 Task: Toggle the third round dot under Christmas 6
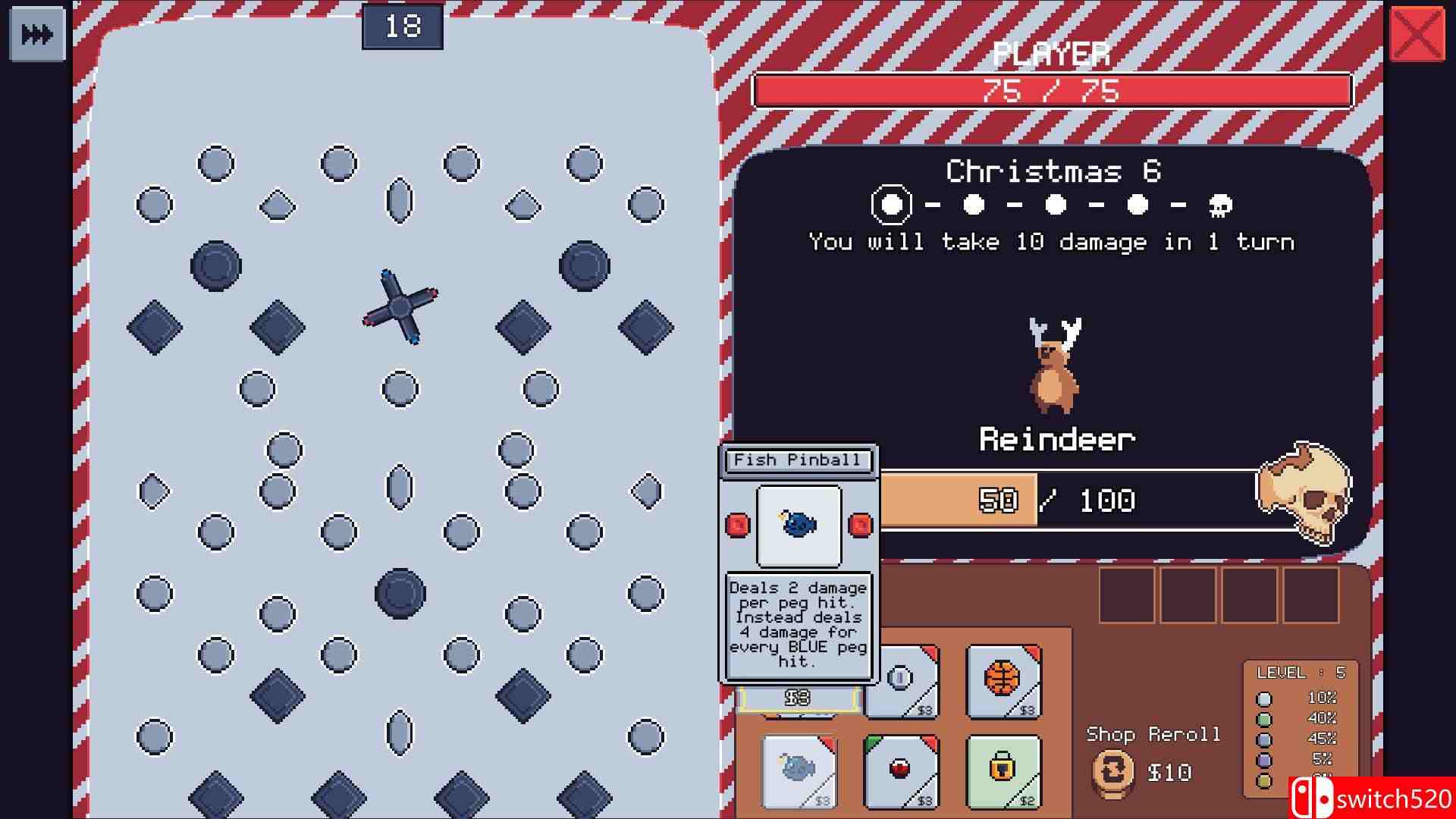pos(1054,205)
